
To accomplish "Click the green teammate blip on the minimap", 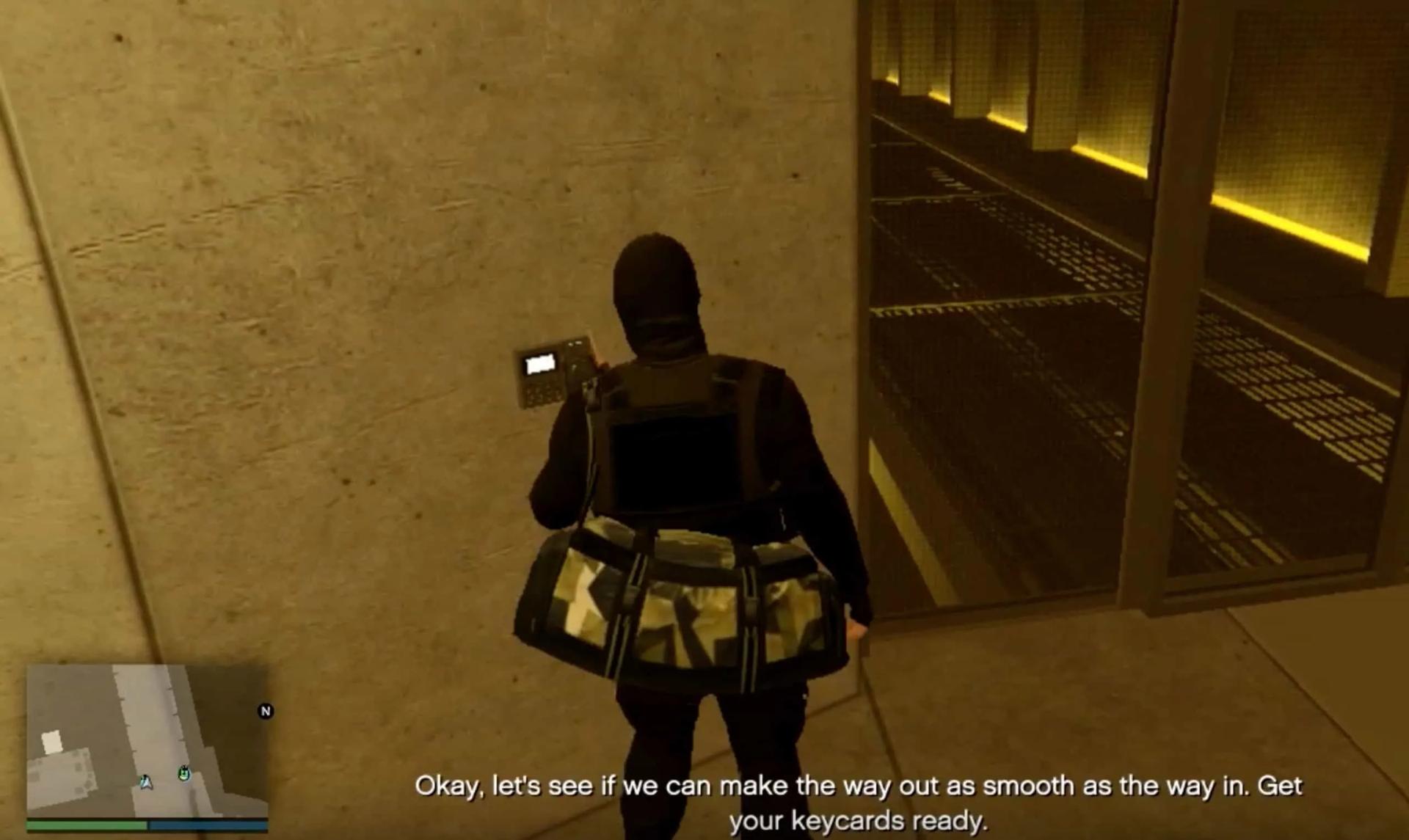I will pyautogui.click(x=184, y=775).
